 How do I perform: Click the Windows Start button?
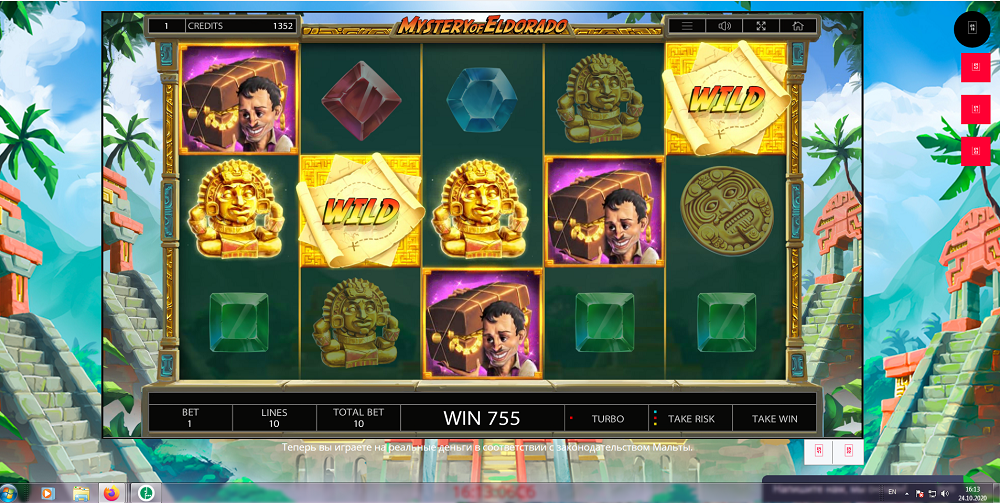coord(14,493)
